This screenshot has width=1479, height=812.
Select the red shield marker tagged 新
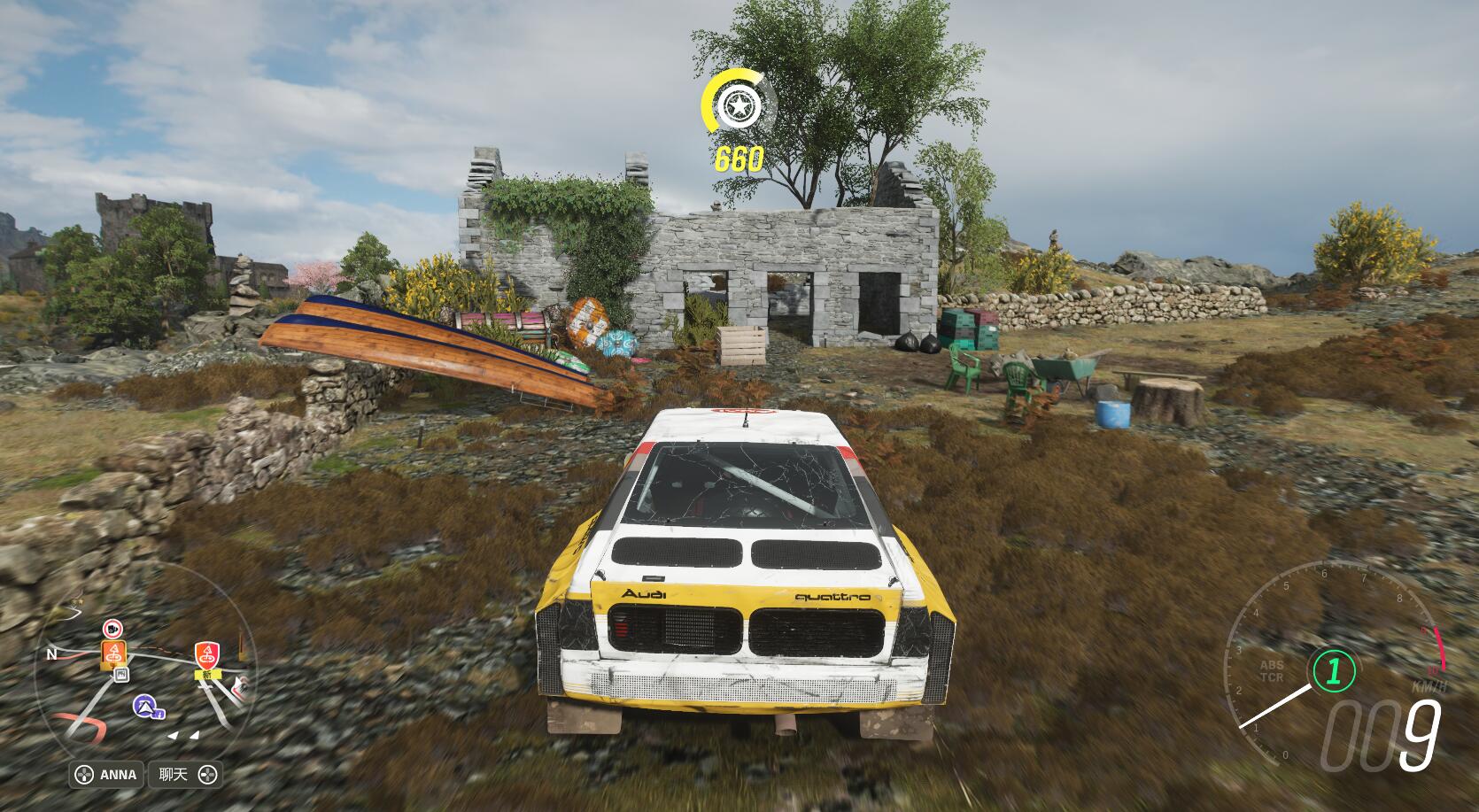207,655
